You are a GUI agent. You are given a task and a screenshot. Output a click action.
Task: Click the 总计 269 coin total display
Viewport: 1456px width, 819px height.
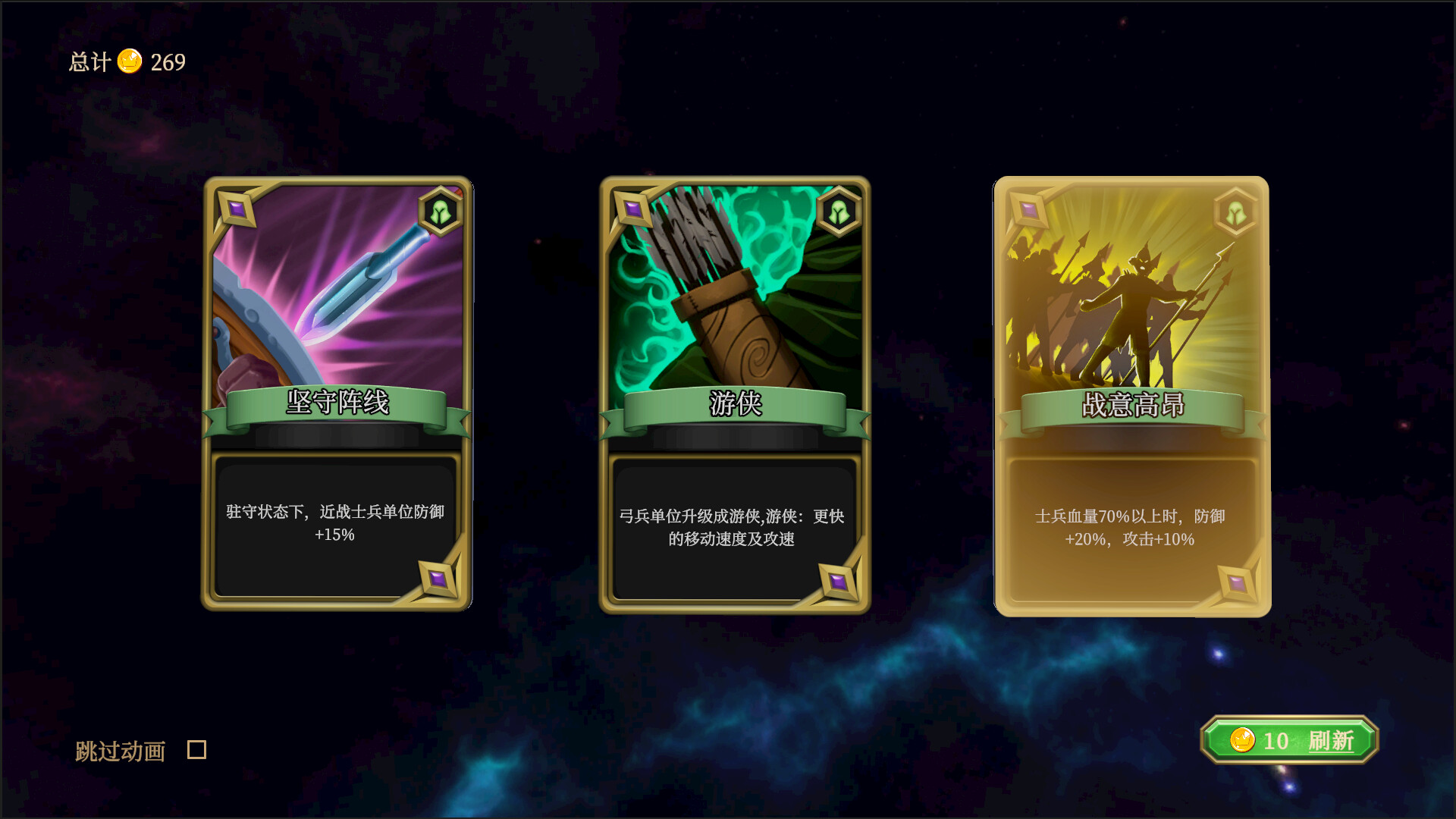click(125, 62)
